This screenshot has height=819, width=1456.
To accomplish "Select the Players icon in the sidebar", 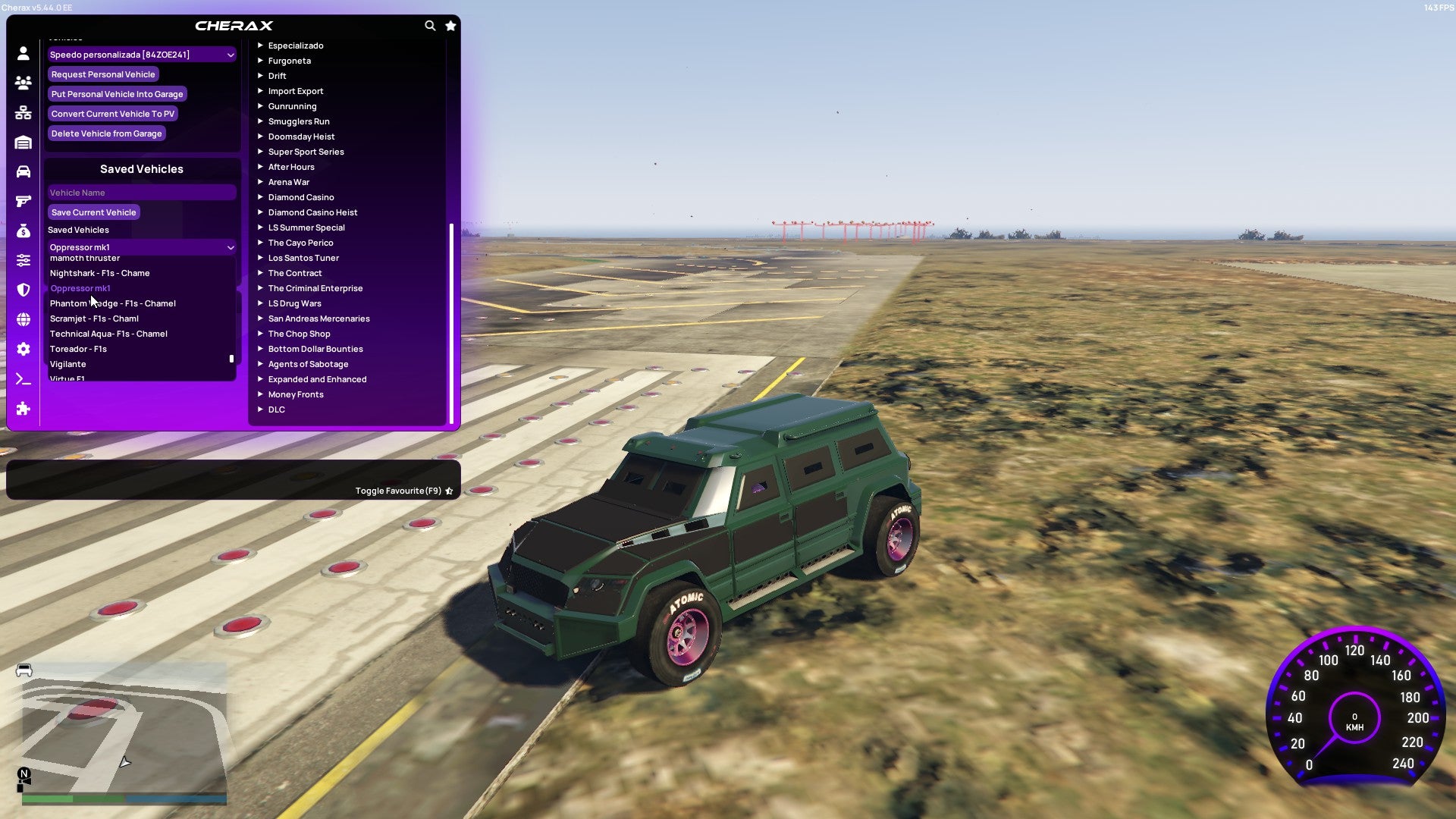I will pyautogui.click(x=23, y=83).
